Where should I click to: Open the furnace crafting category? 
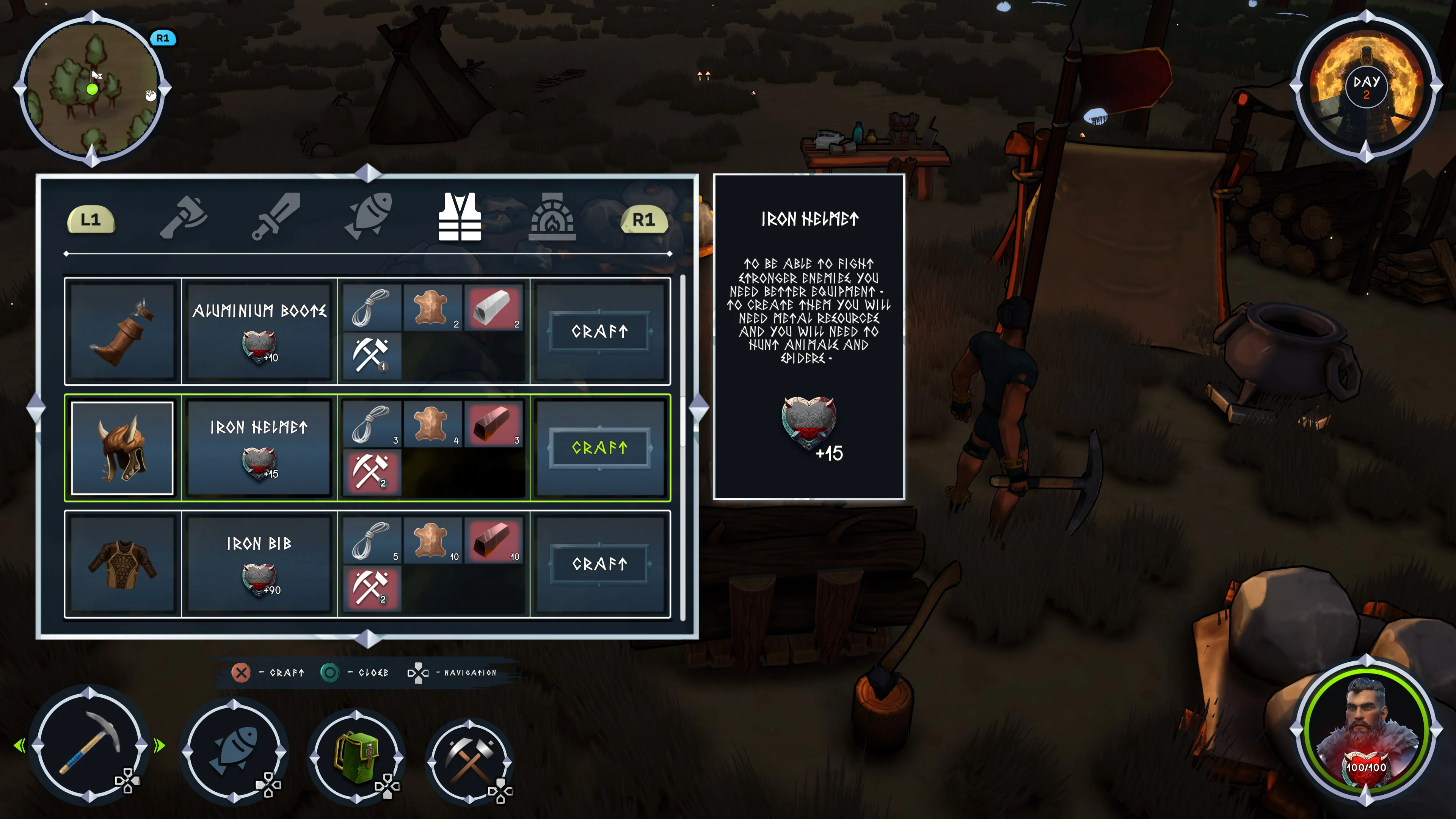tap(553, 219)
